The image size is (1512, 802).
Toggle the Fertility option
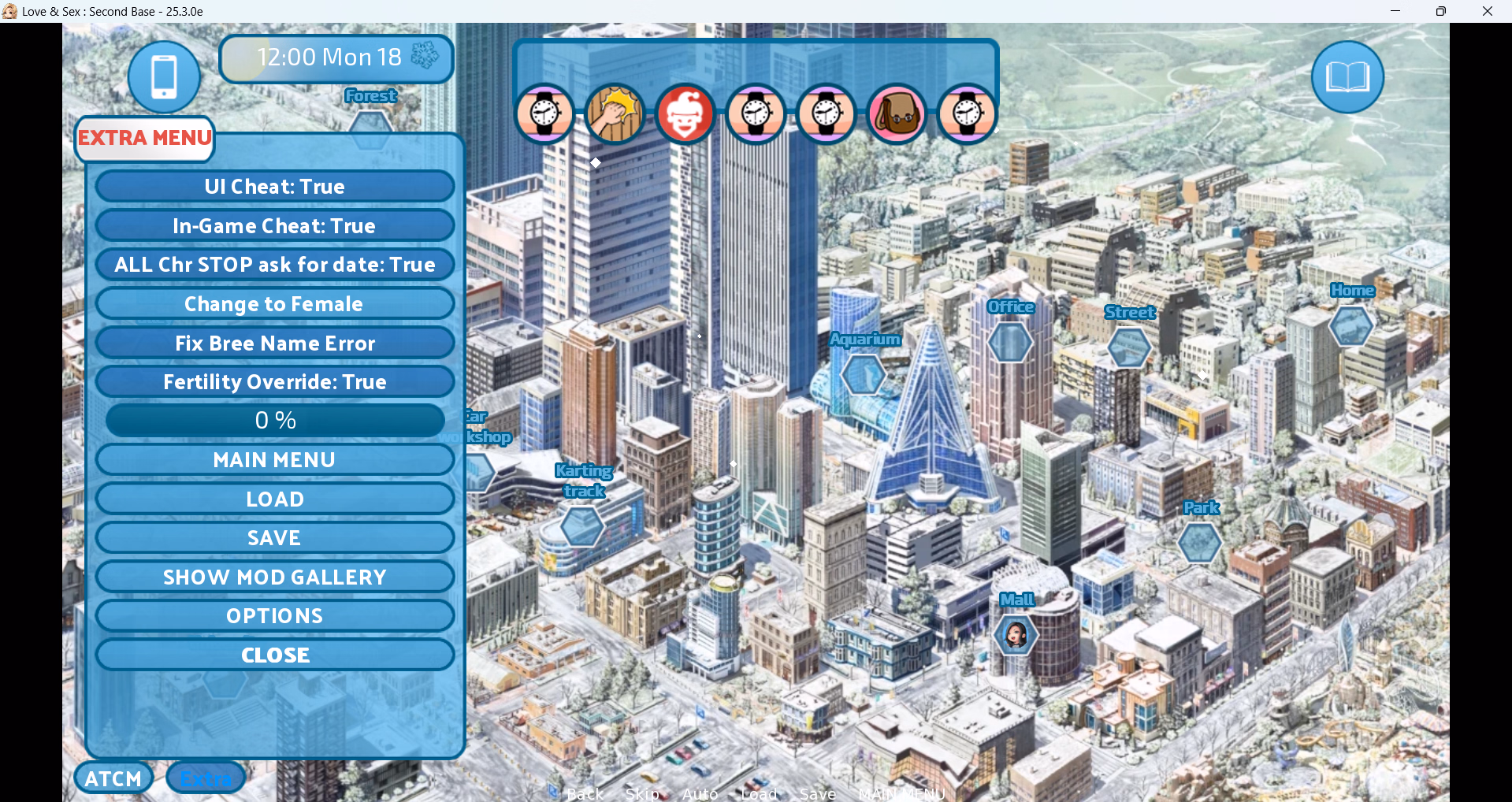[274, 382]
